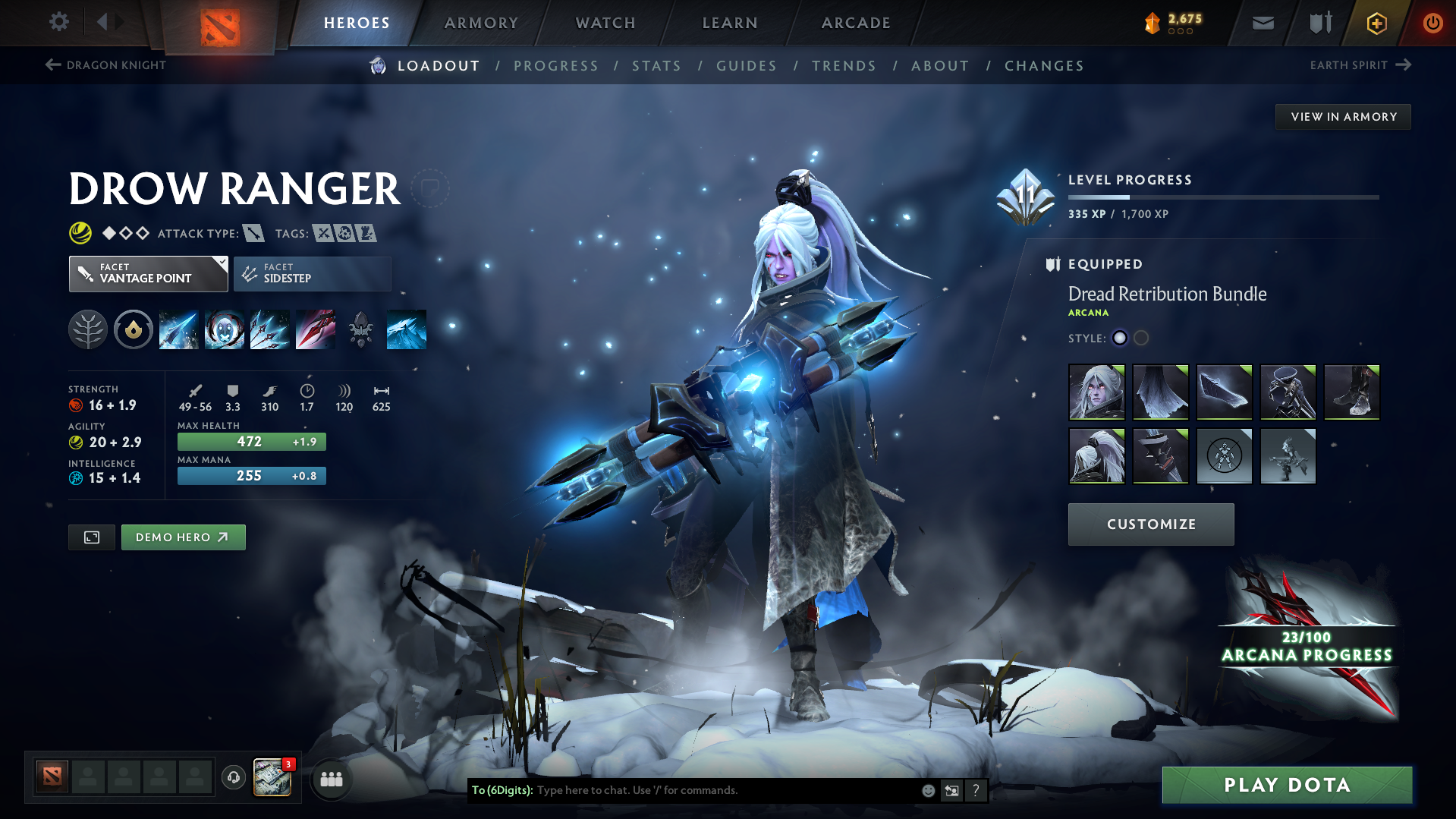
Task: Open the settings gear
Action: [58, 22]
